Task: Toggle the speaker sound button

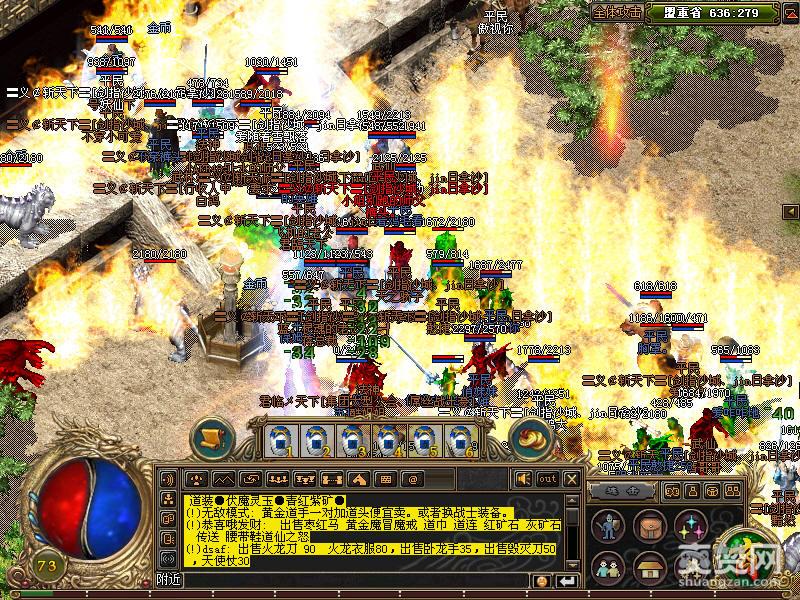Action: [523, 479]
